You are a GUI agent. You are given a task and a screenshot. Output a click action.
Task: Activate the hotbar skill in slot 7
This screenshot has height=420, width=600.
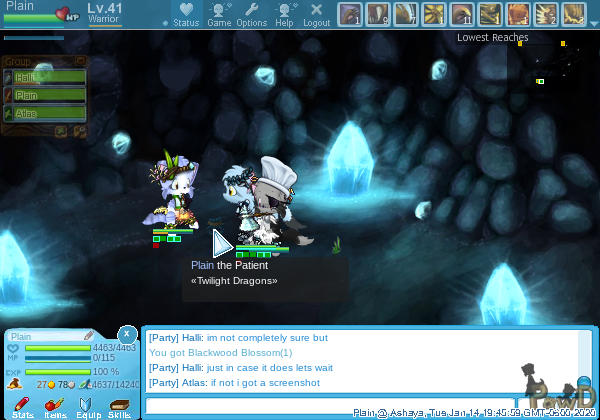(406, 14)
